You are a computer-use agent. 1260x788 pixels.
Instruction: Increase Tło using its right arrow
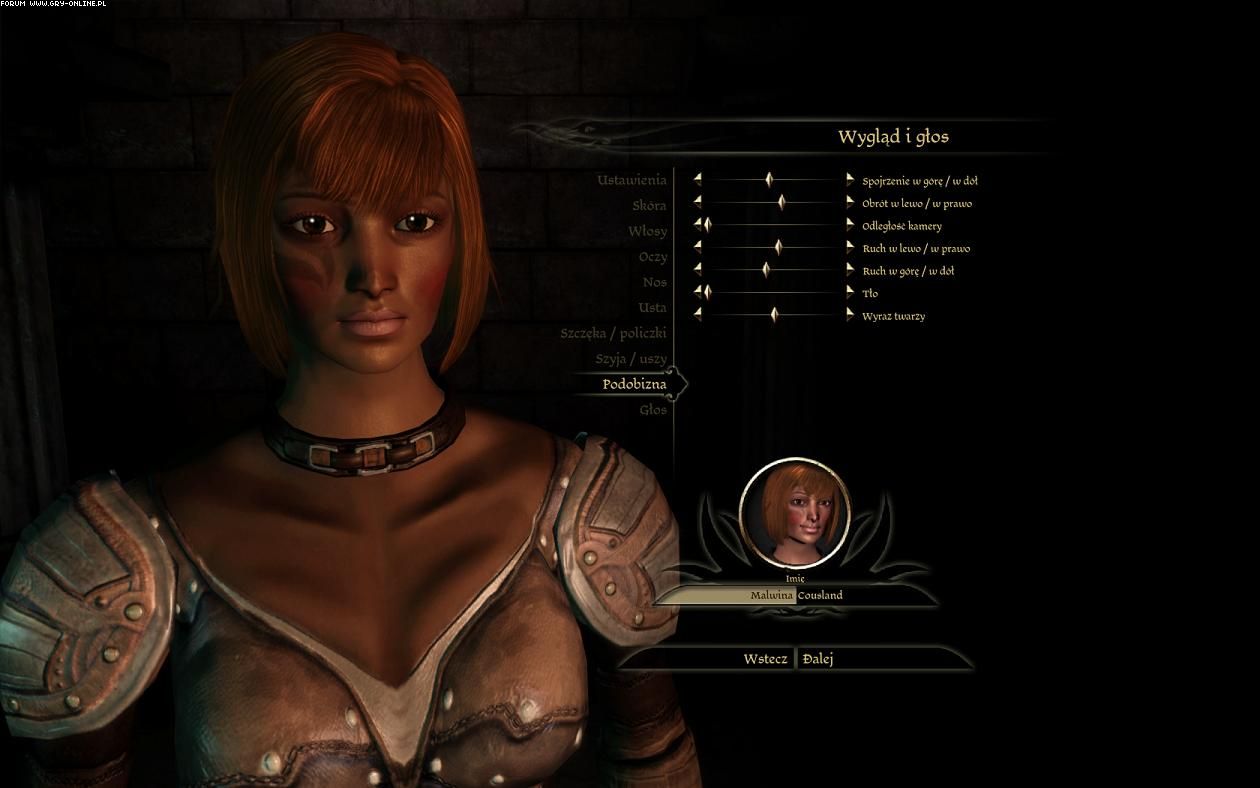pos(850,292)
